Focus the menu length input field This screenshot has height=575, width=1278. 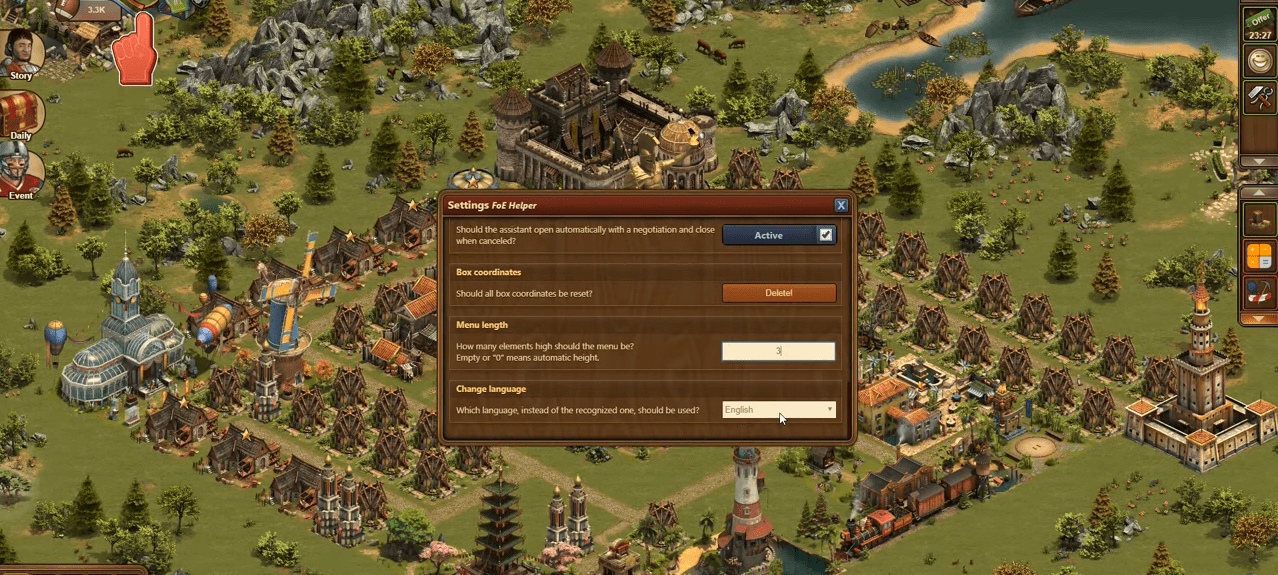click(x=779, y=351)
